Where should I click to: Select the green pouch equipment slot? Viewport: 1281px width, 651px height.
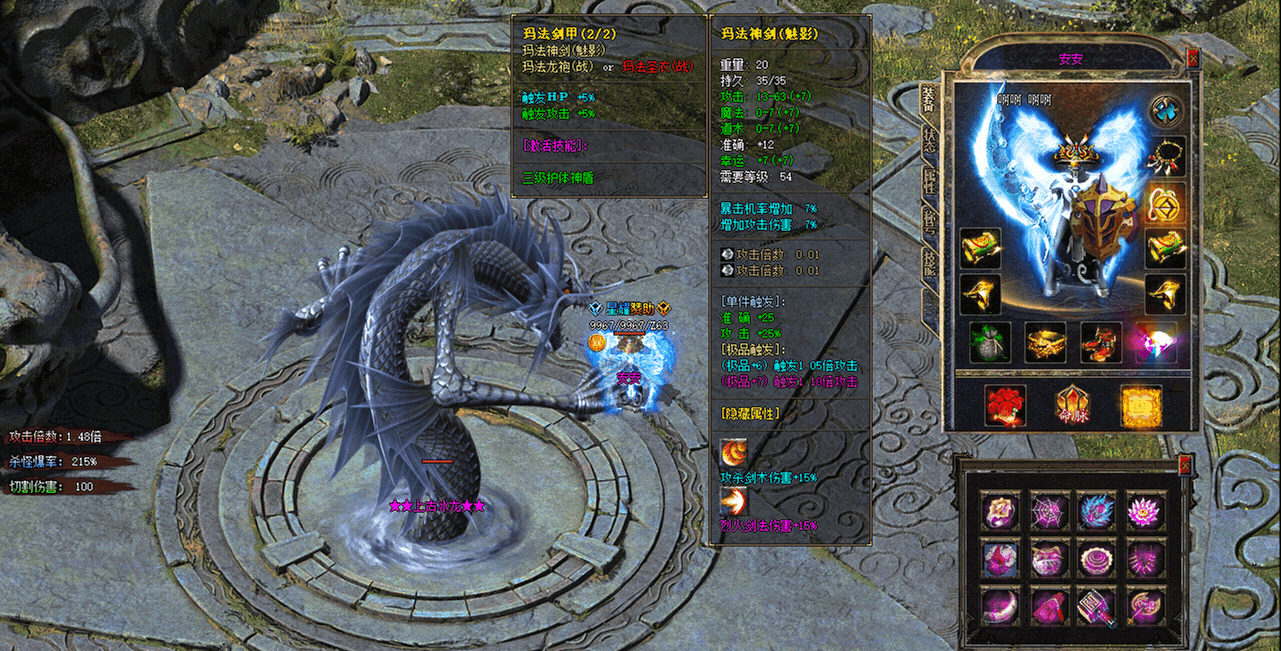coord(990,342)
